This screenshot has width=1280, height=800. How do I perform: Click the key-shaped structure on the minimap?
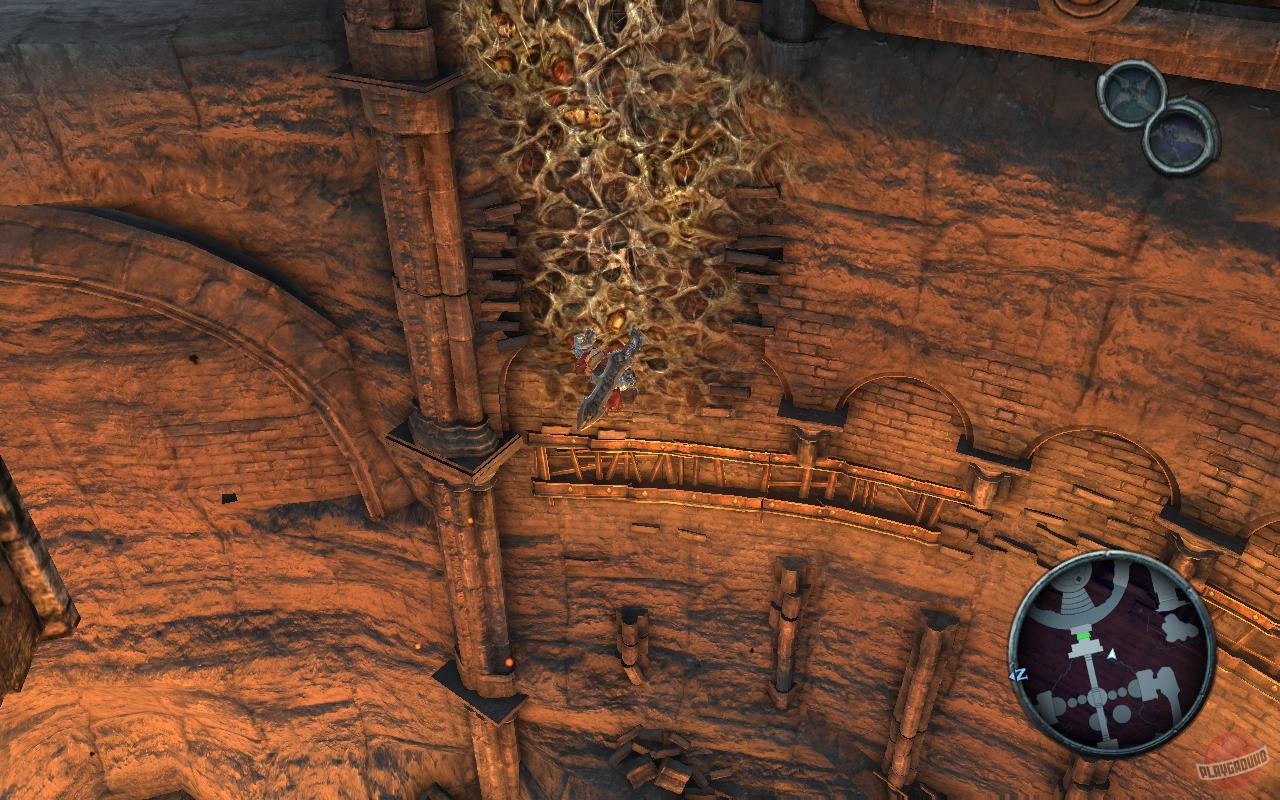click(1157, 682)
